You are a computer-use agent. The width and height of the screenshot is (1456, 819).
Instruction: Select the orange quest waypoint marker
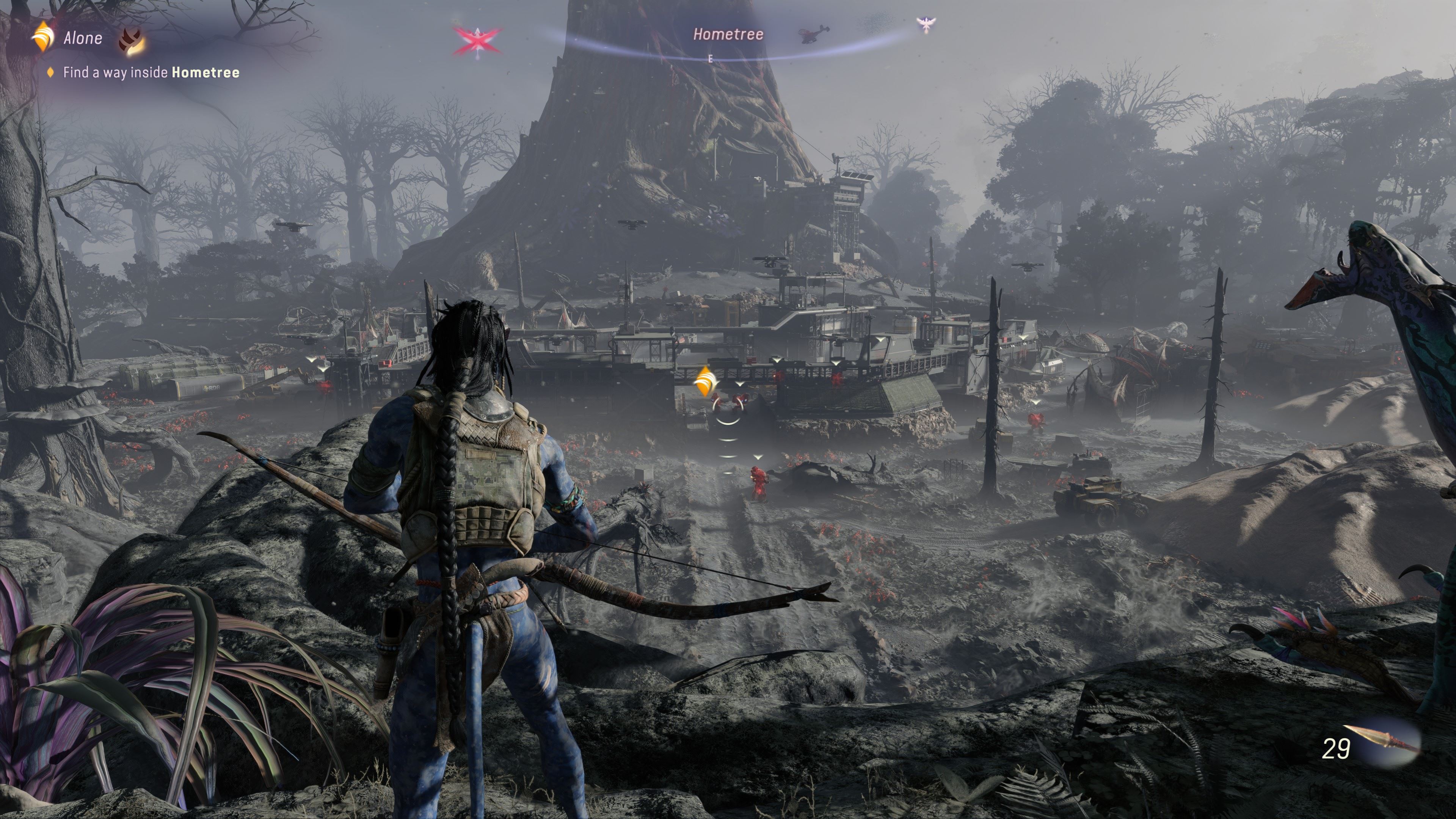tap(705, 381)
